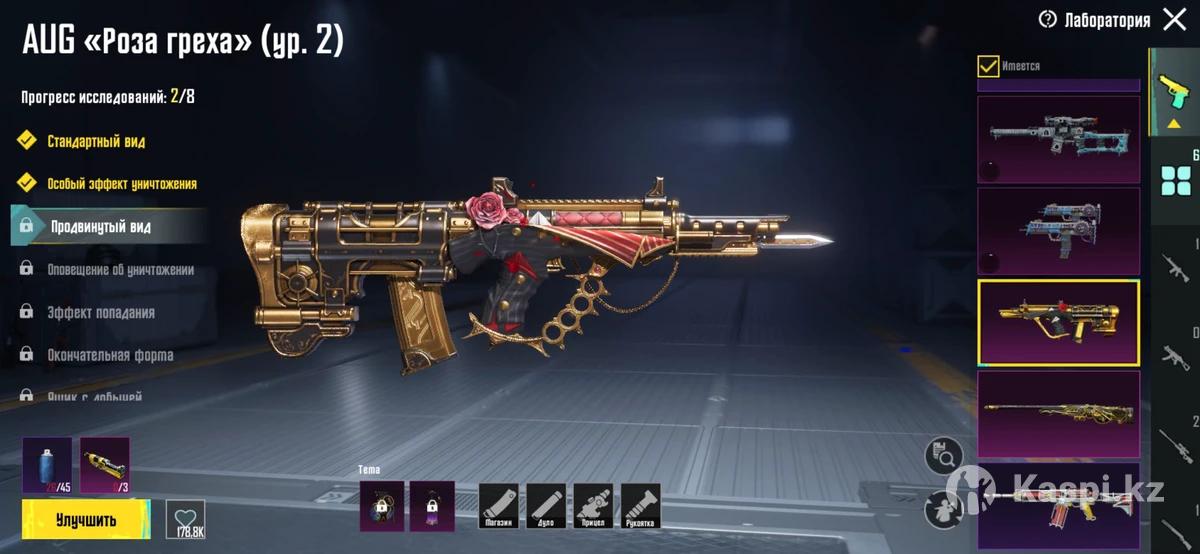Open the Магазин attachment slot
The height and width of the screenshot is (554, 1200).
[x=498, y=506]
